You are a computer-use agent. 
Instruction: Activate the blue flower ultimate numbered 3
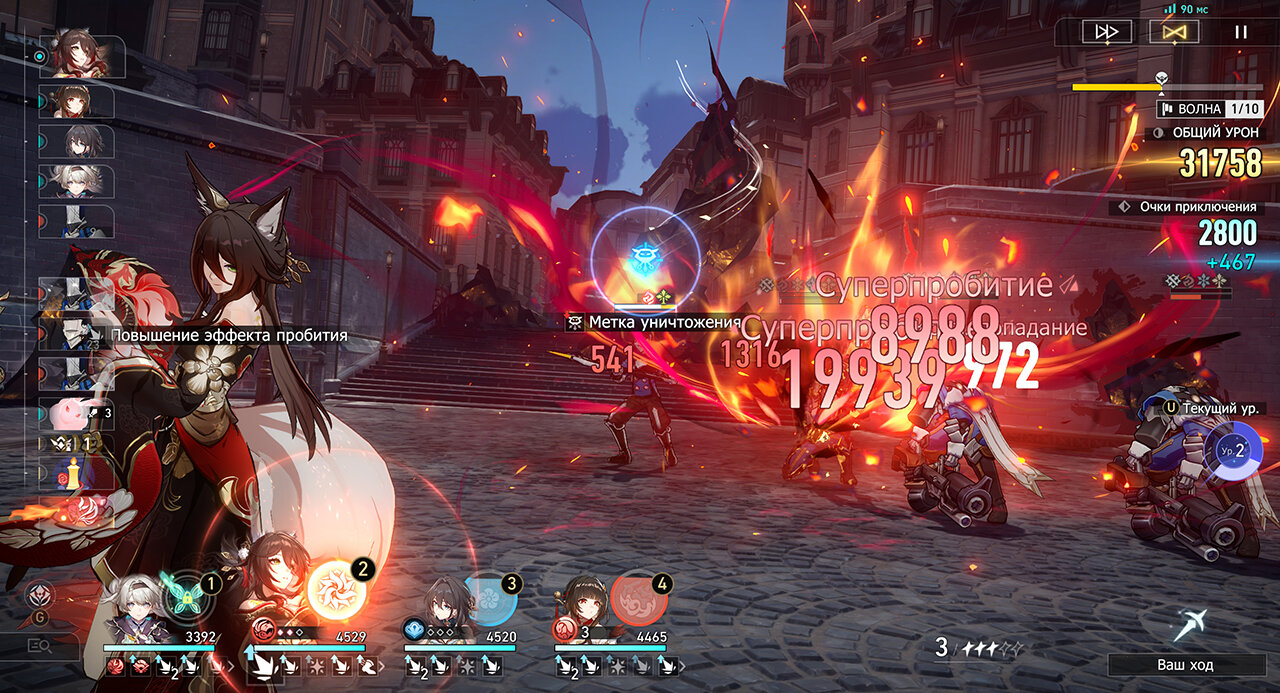click(x=490, y=598)
